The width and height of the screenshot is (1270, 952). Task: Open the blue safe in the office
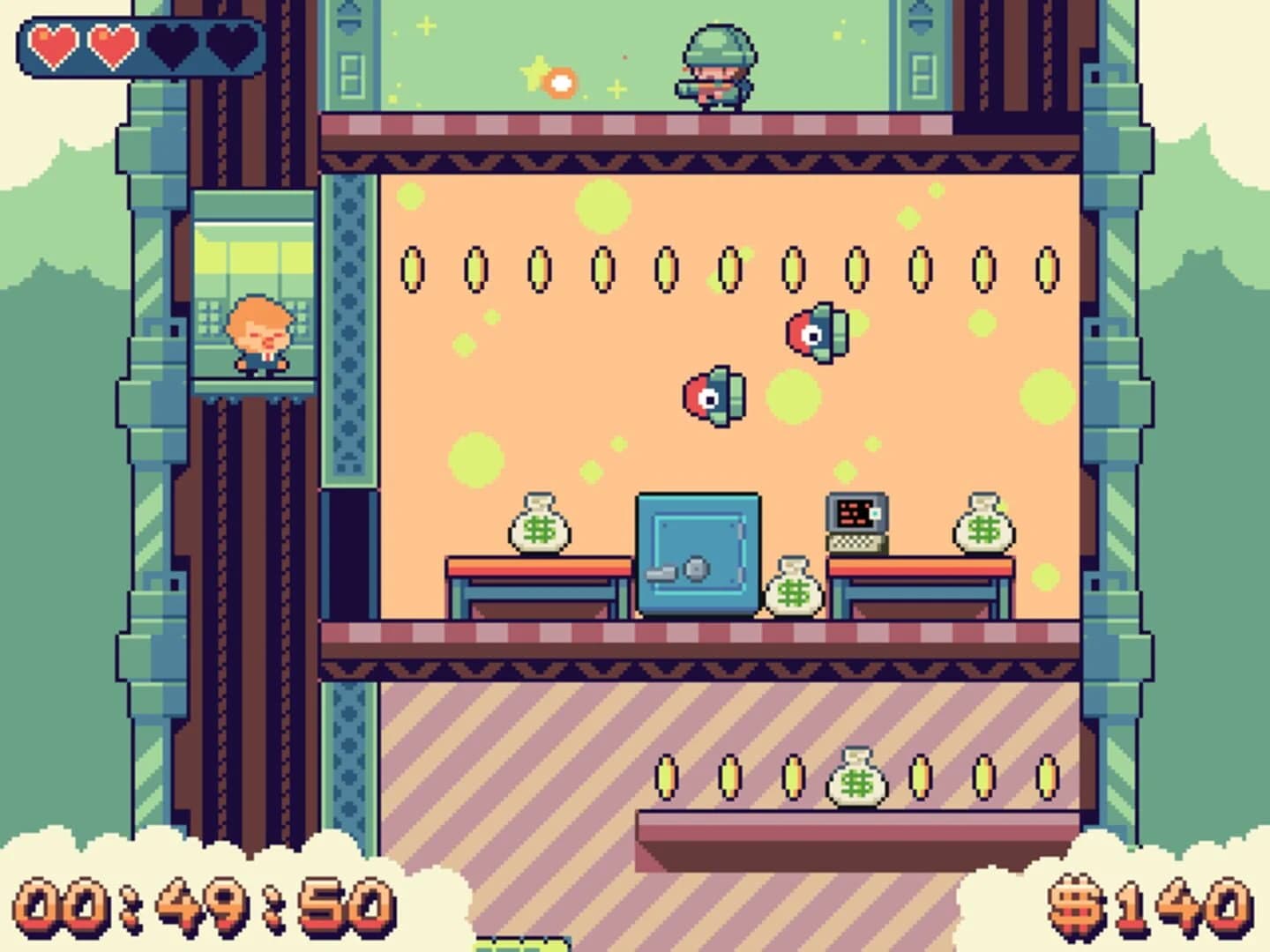pyautogui.click(x=697, y=551)
